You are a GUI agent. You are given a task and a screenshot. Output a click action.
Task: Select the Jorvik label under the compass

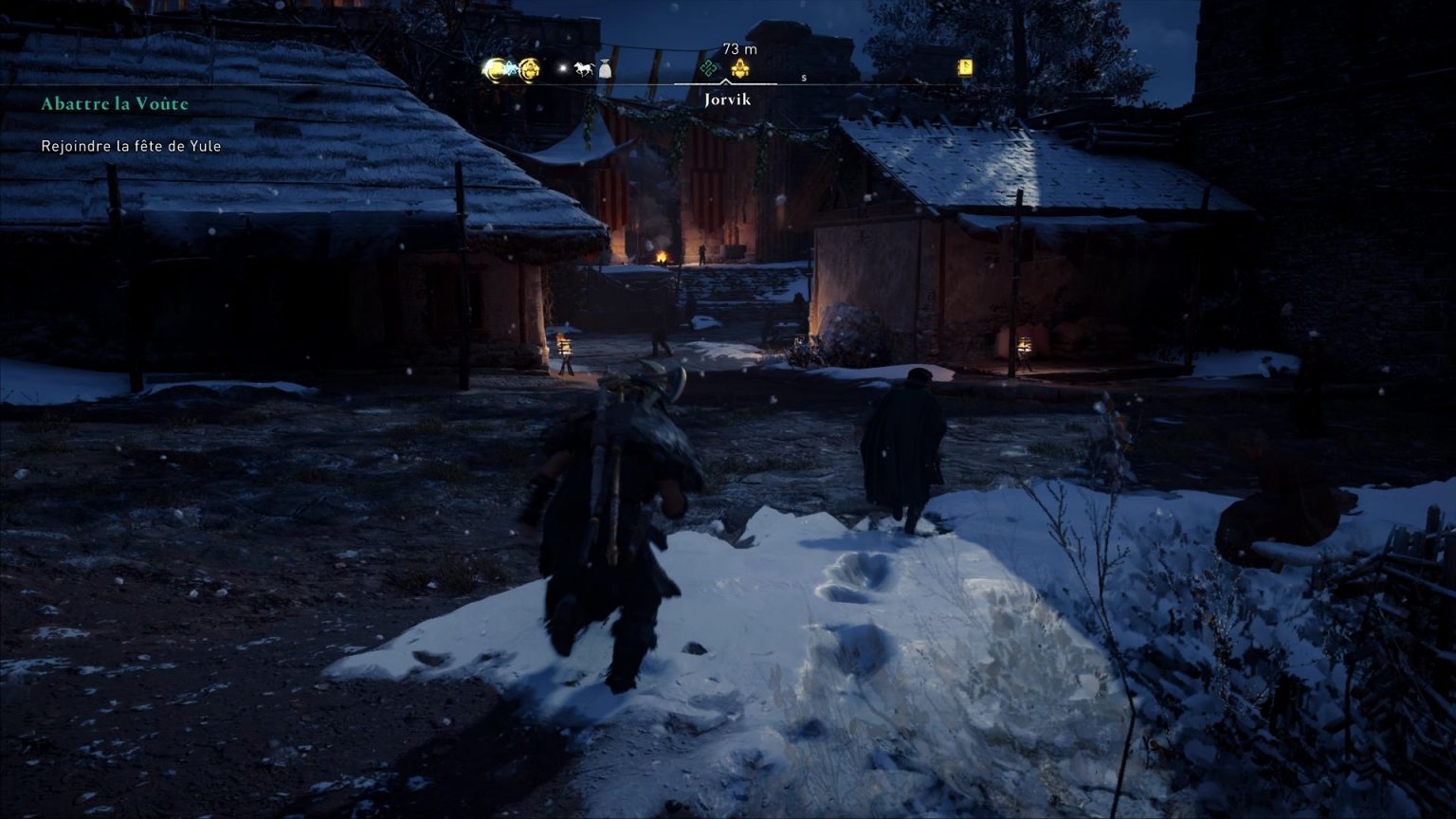[727, 99]
